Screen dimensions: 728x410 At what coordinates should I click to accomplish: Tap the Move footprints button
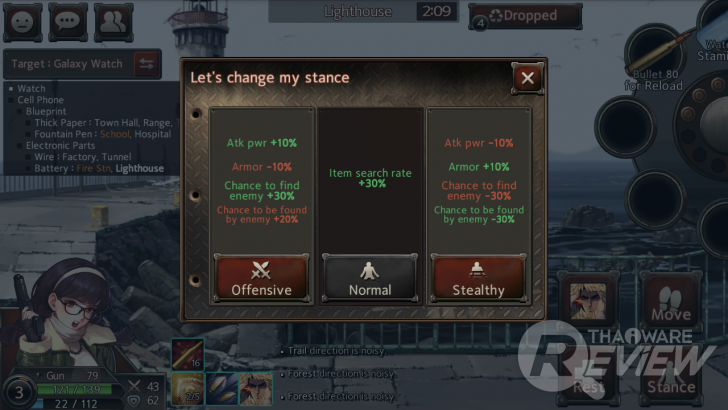coord(672,300)
